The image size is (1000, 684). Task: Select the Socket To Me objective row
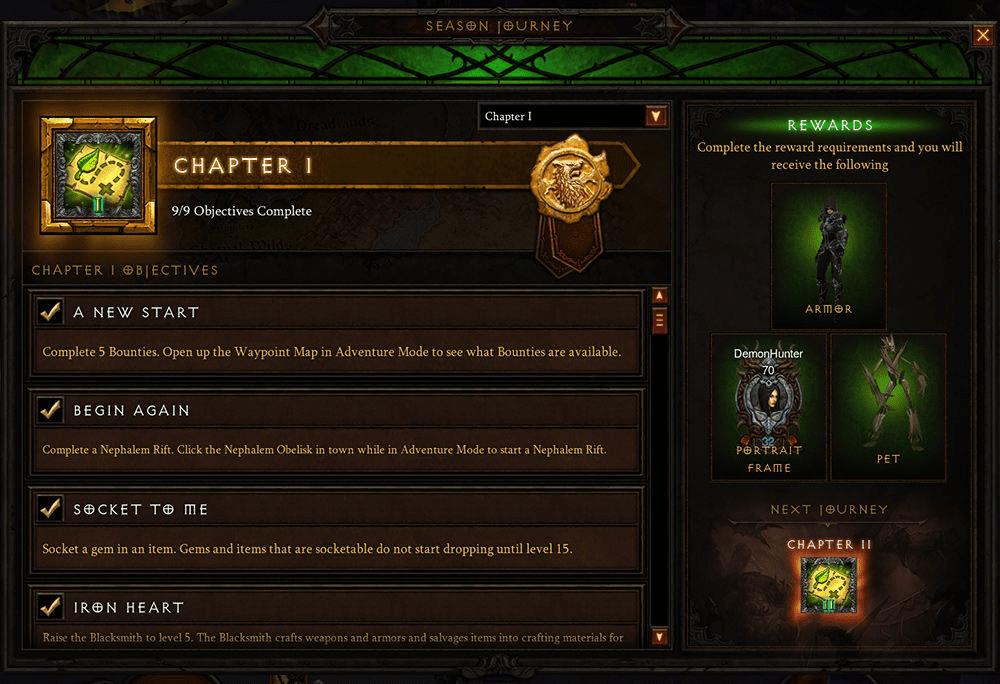click(335, 529)
